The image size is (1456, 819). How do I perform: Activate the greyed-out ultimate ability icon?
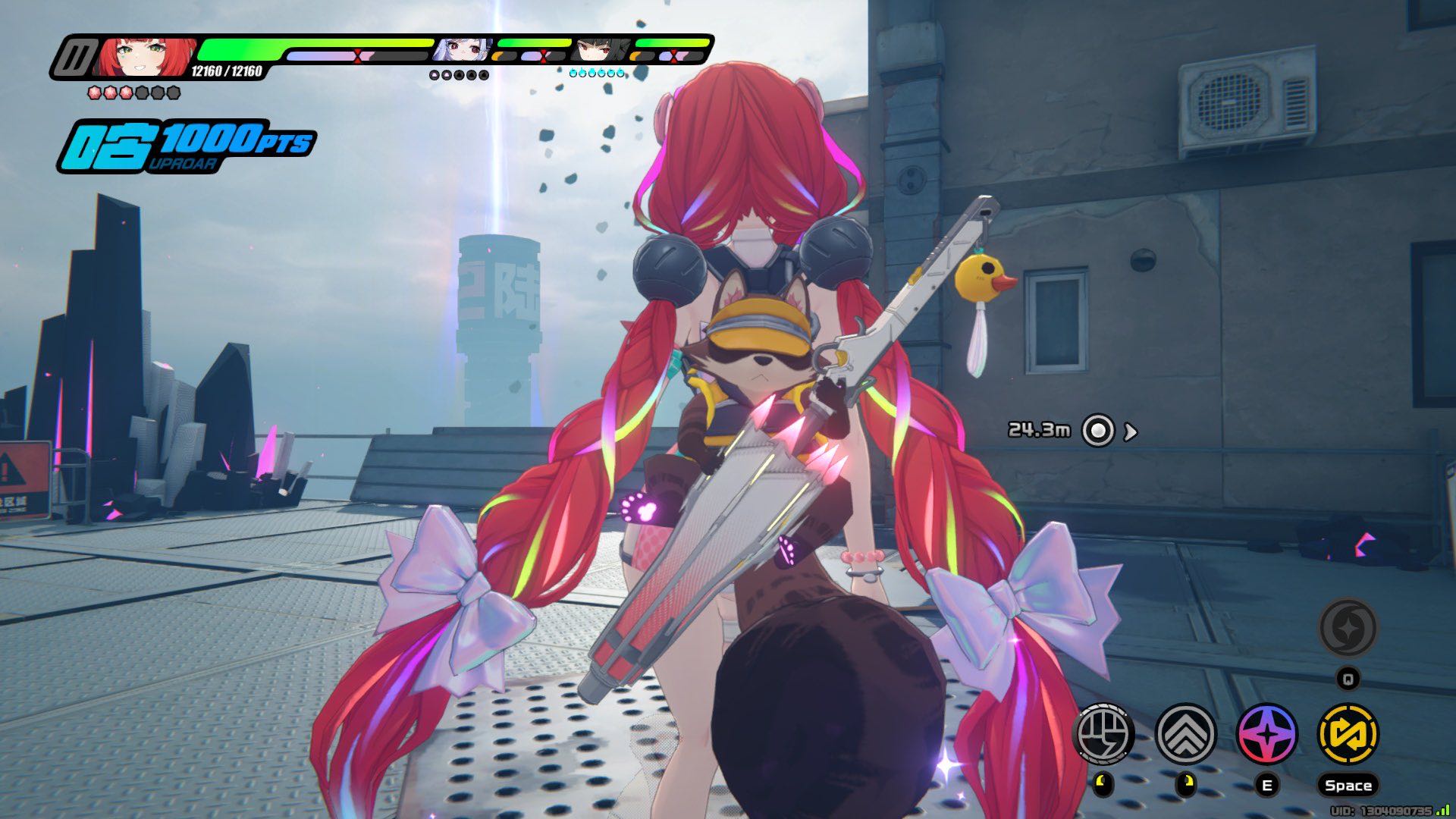coord(1348,628)
